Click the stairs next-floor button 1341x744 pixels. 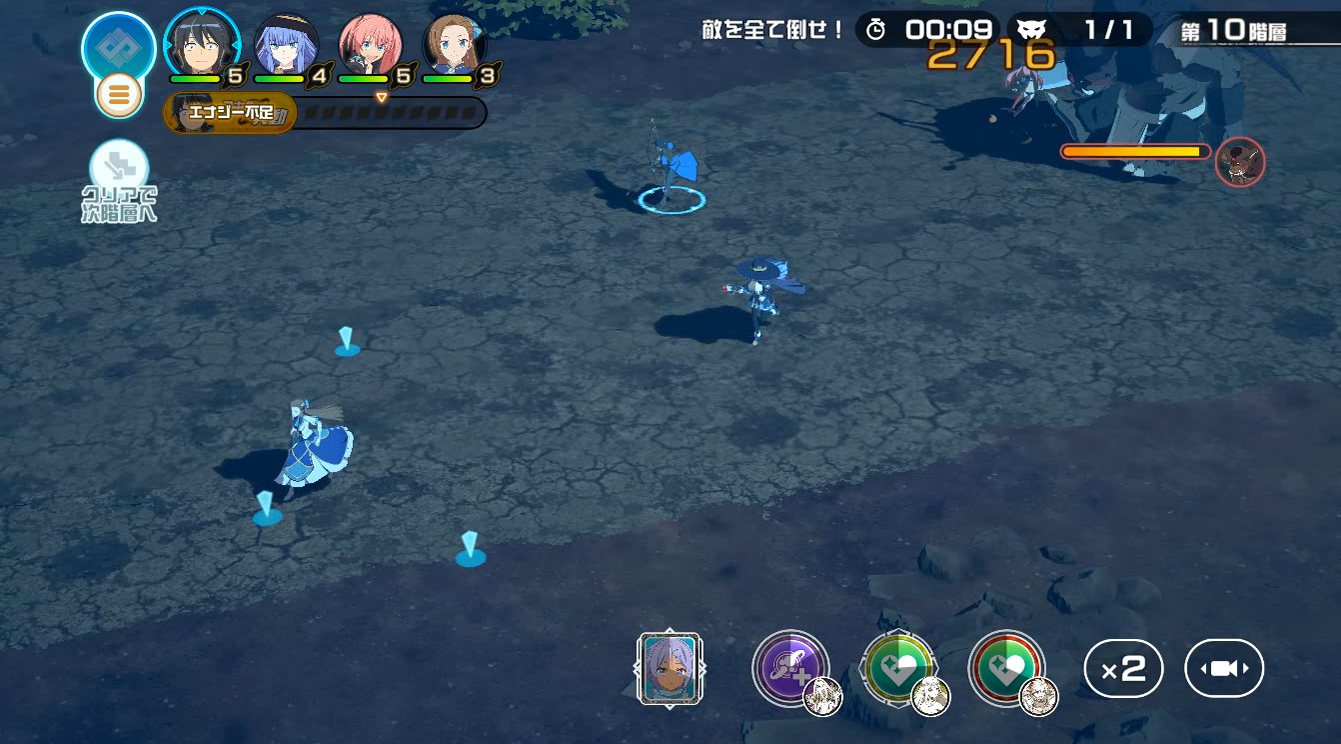119,168
